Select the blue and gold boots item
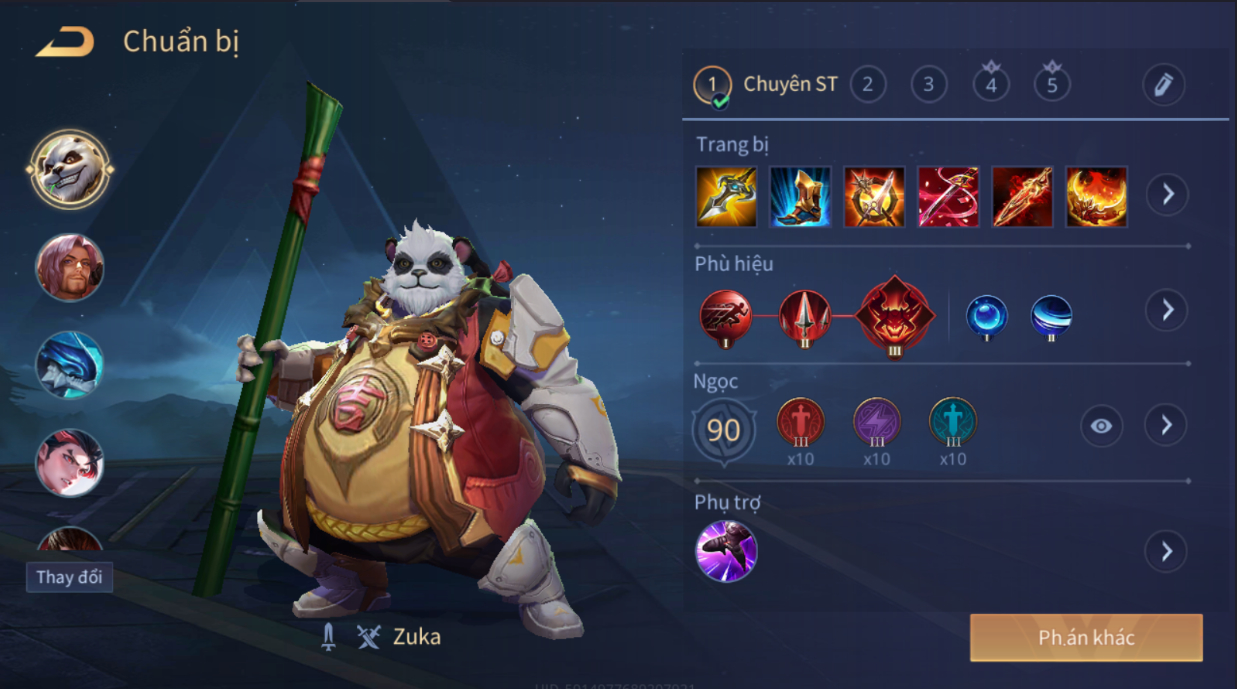 [800, 197]
